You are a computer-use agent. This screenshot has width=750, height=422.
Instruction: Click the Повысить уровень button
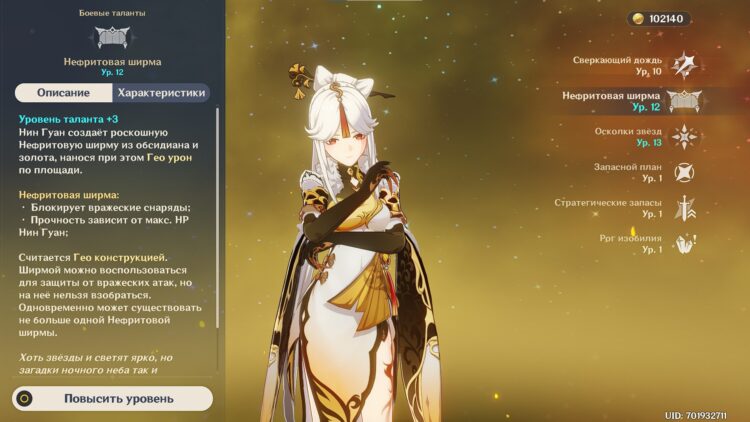[x=113, y=398]
